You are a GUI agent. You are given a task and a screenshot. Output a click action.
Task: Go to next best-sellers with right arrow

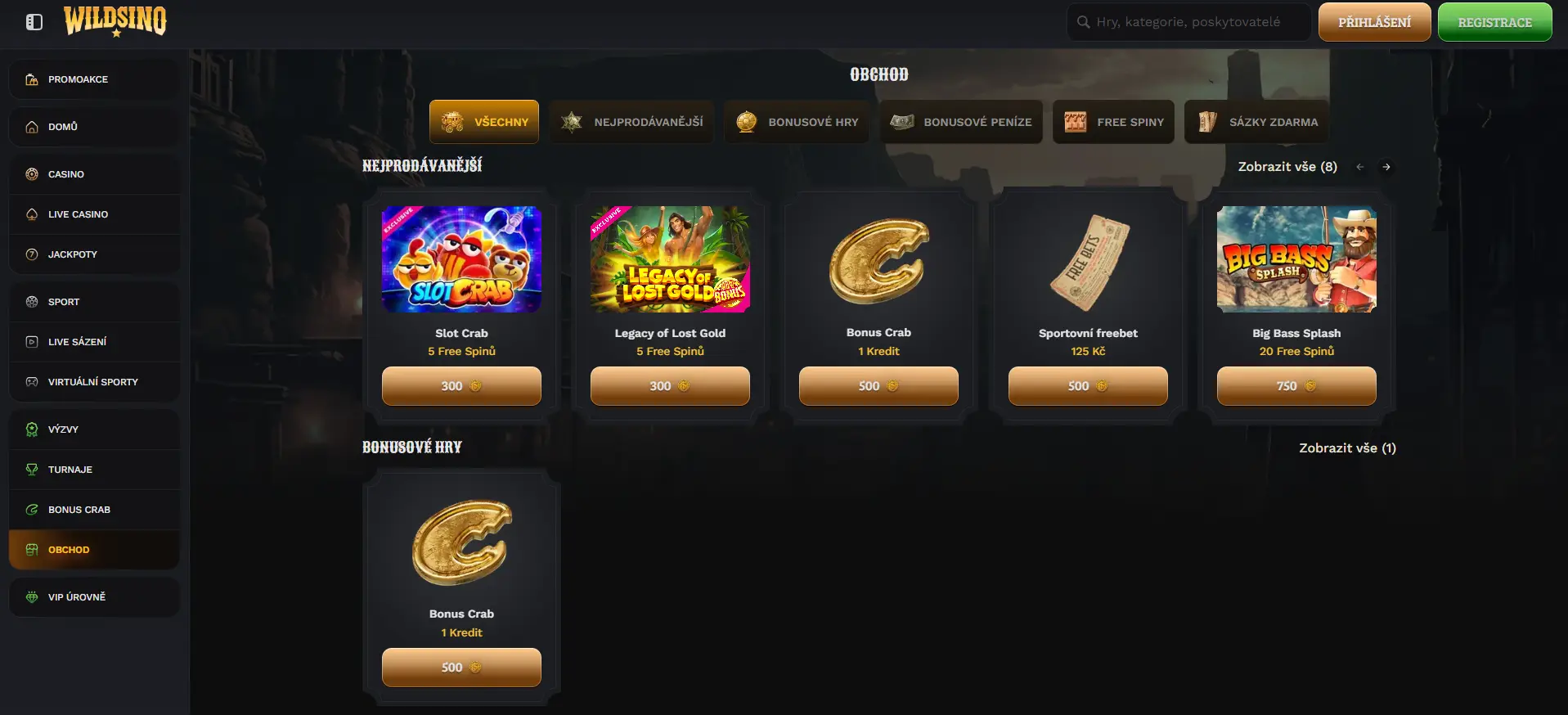pyautogui.click(x=1386, y=167)
